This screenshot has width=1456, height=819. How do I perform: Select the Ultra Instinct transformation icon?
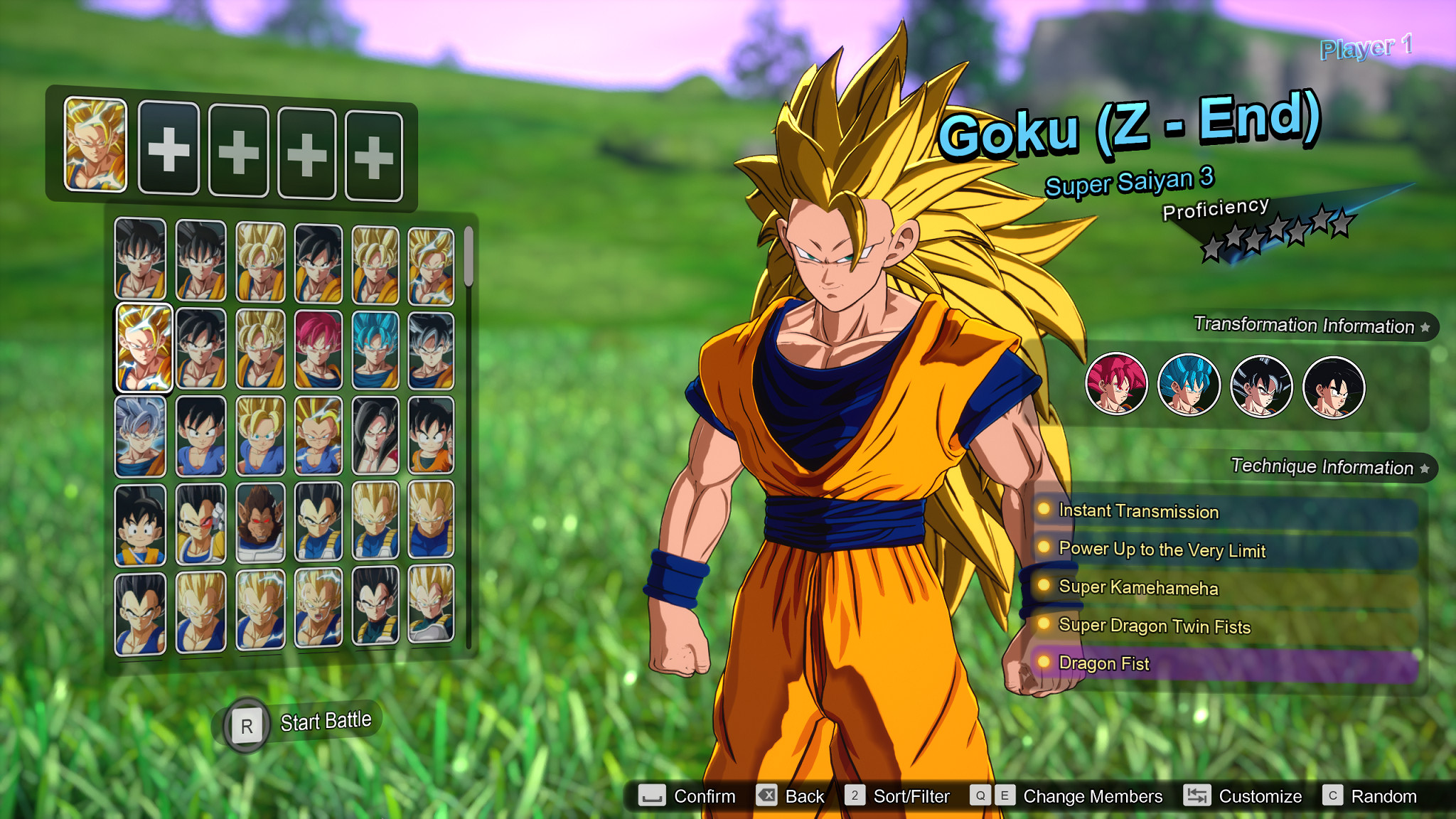(x=1261, y=385)
